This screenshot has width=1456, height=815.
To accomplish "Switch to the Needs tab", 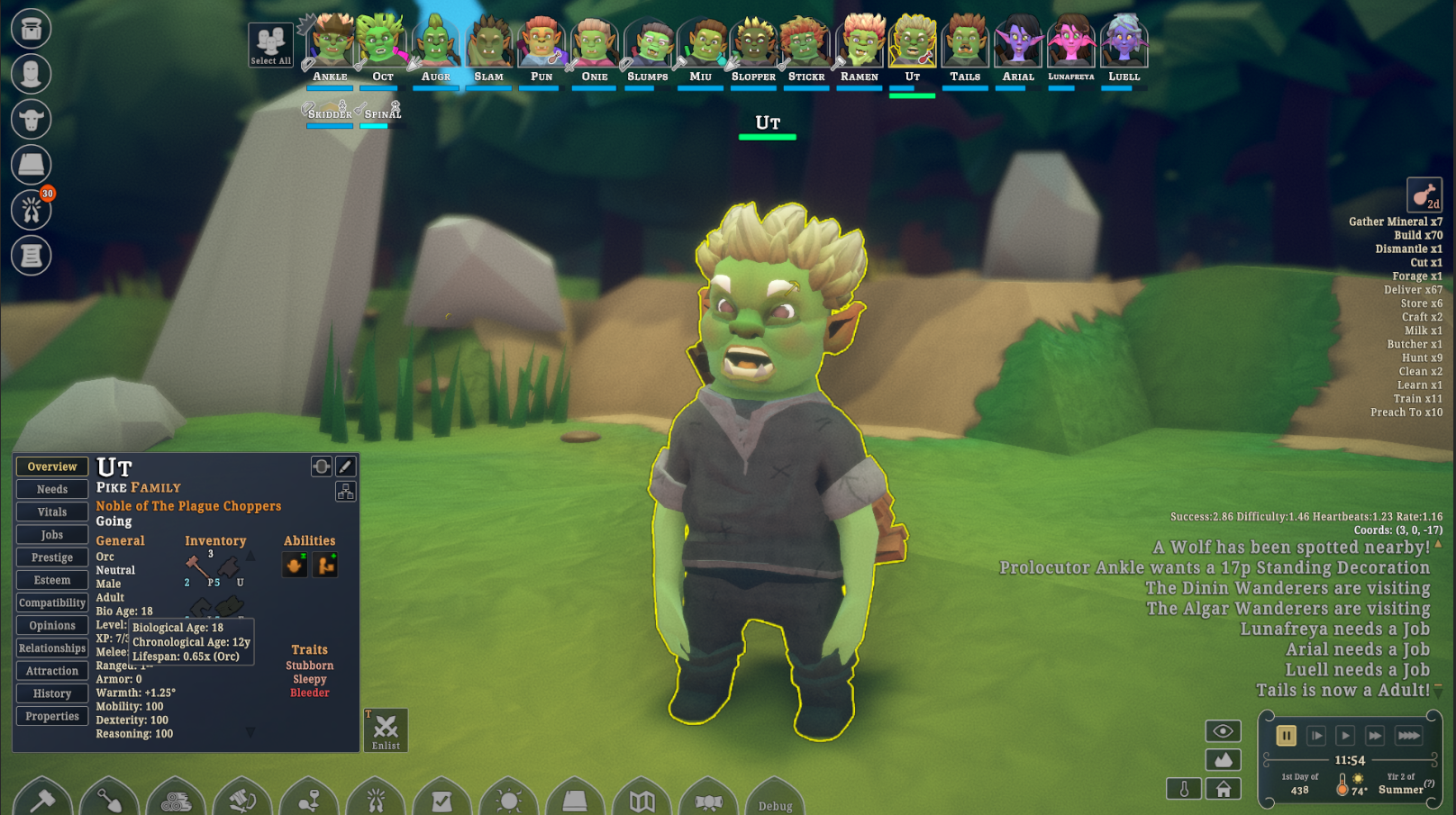I will pyautogui.click(x=52, y=489).
